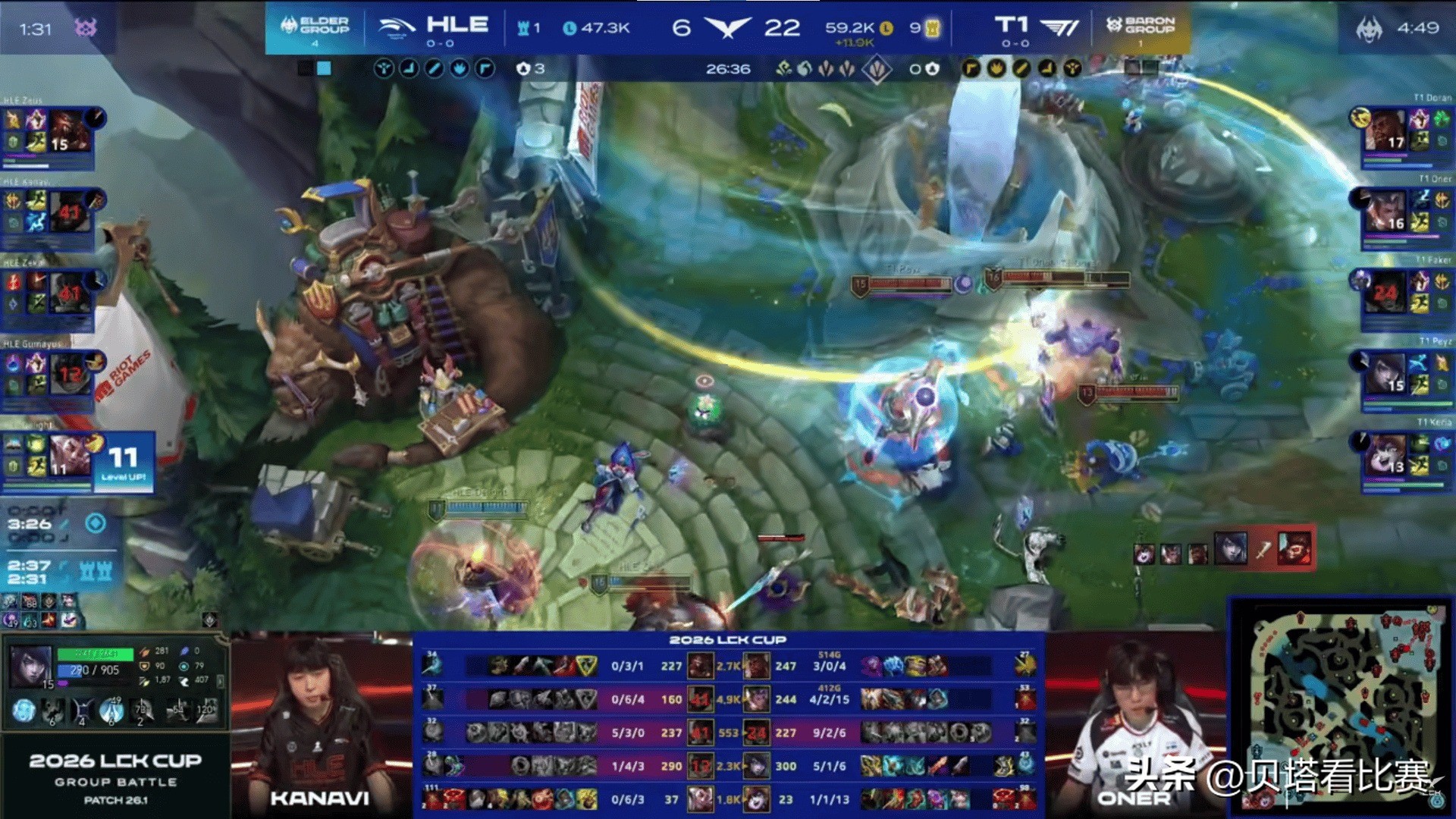Select T1 Faker's champion portrait
This screenshot has width=1456, height=819.
point(1385,293)
